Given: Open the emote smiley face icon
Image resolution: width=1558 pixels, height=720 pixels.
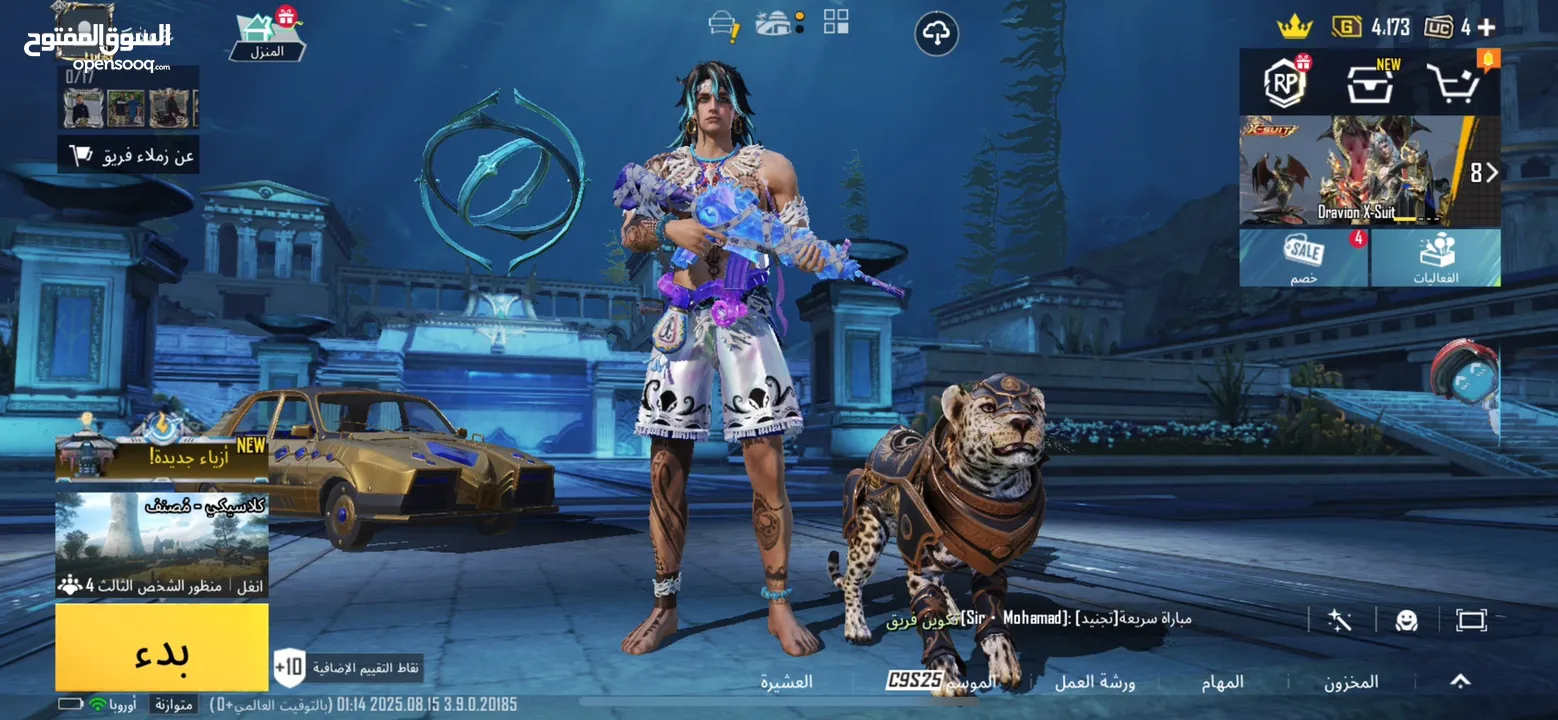Looking at the screenshot, I should pos(1407,621).
